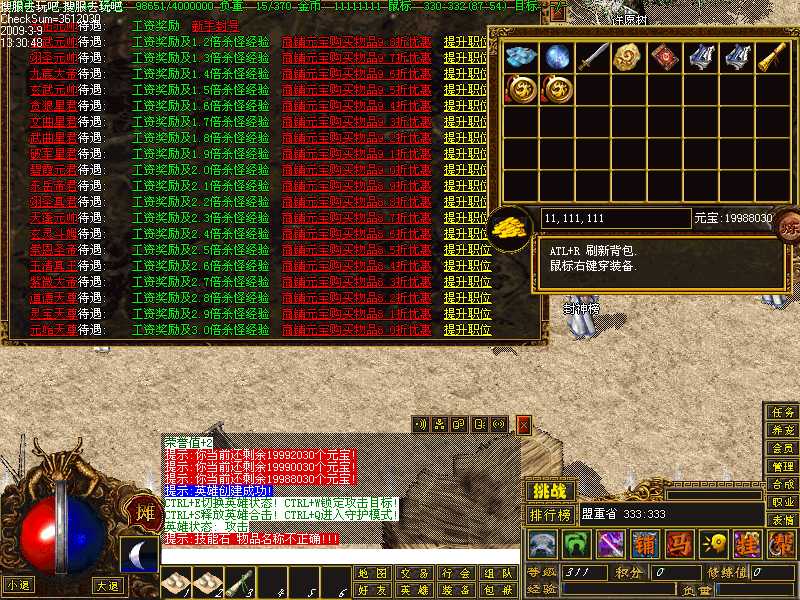Click the 铺 shop icon

pos(644,543)
